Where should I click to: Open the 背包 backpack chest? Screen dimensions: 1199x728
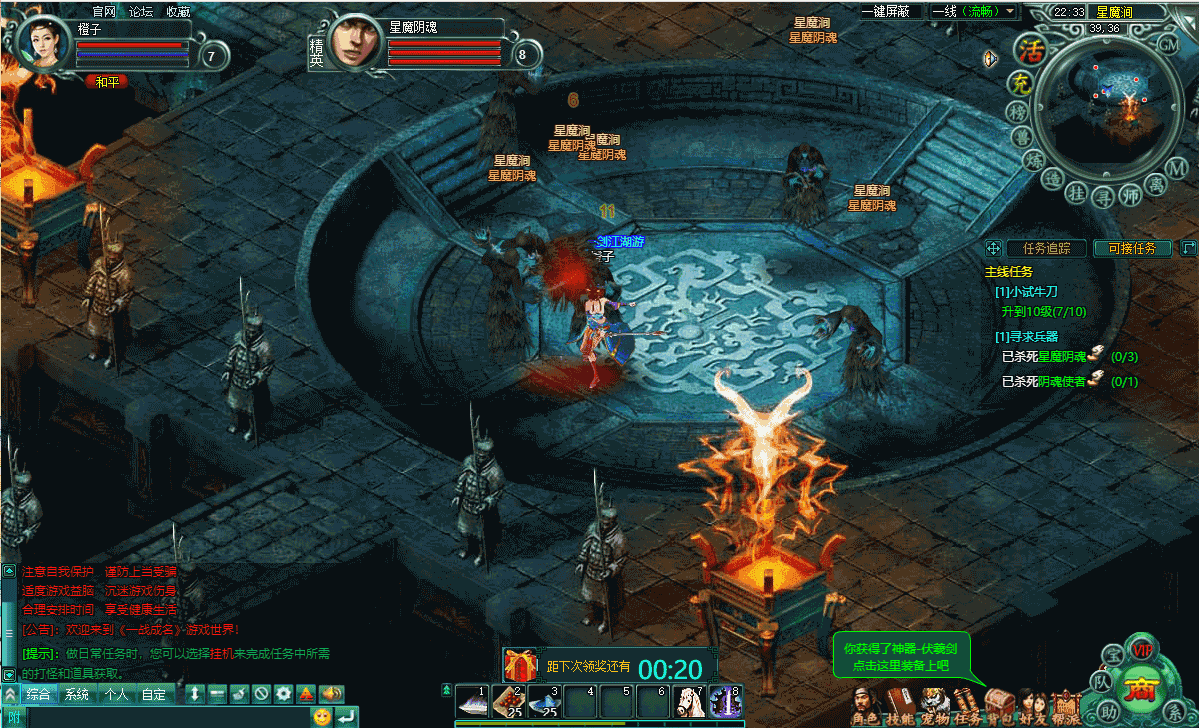[1000, 705]
